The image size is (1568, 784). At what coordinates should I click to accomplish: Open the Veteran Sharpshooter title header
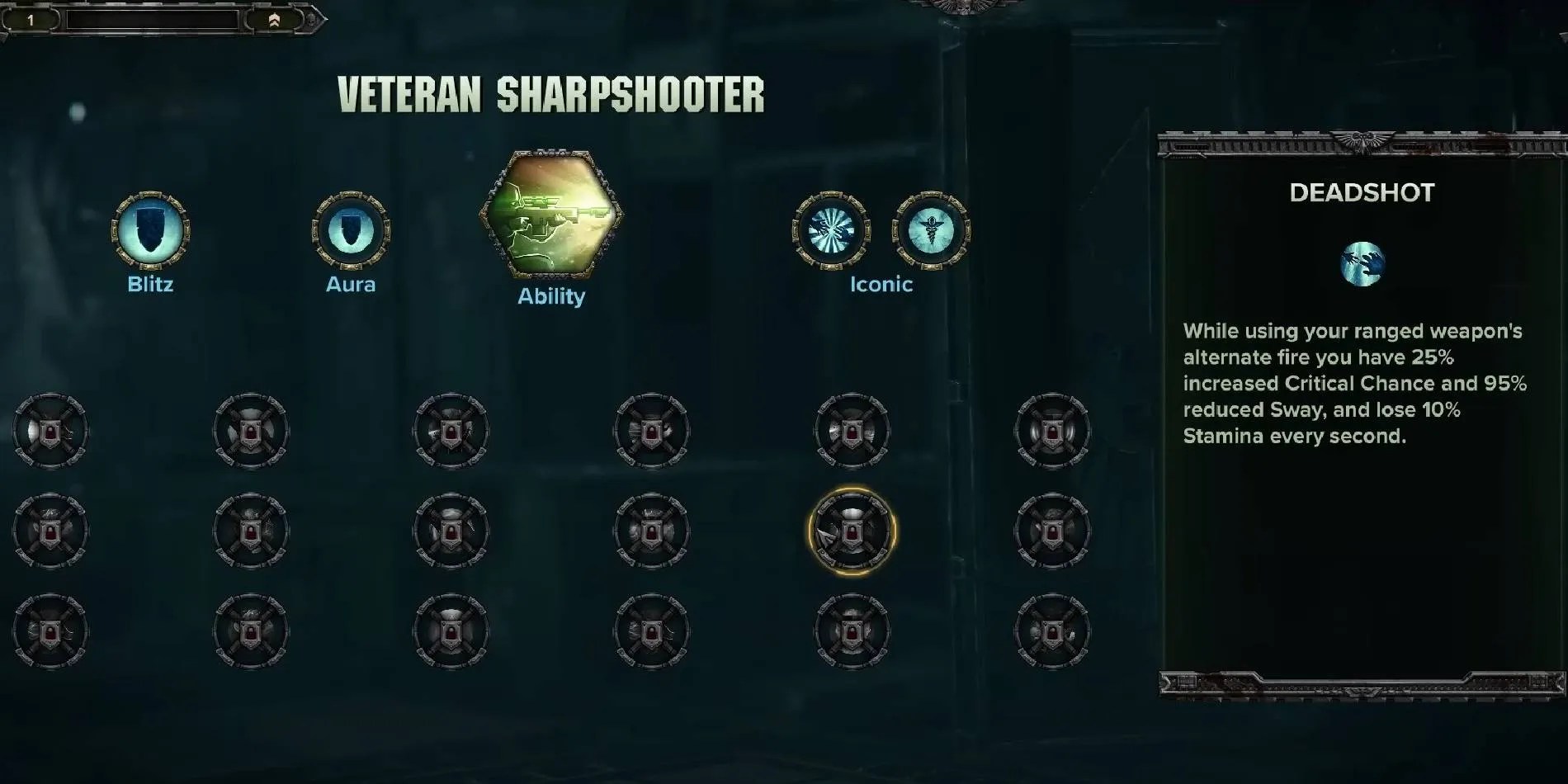pos(551,93)
